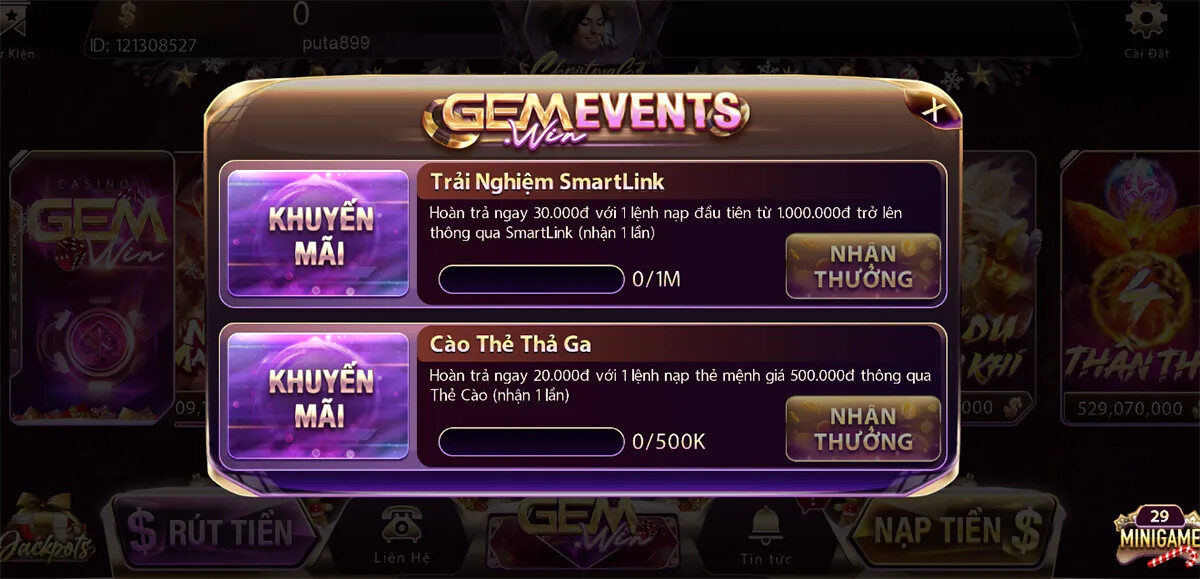Claim the Cào Thẻ Thả Ga reward

pyautogui.click(x=863, y=429)
